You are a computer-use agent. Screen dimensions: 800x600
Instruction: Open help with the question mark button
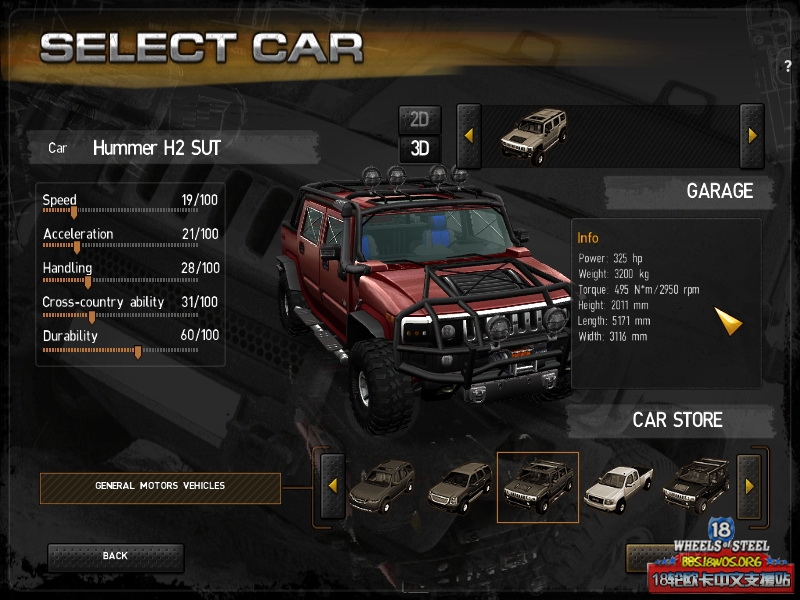[788, 66]
